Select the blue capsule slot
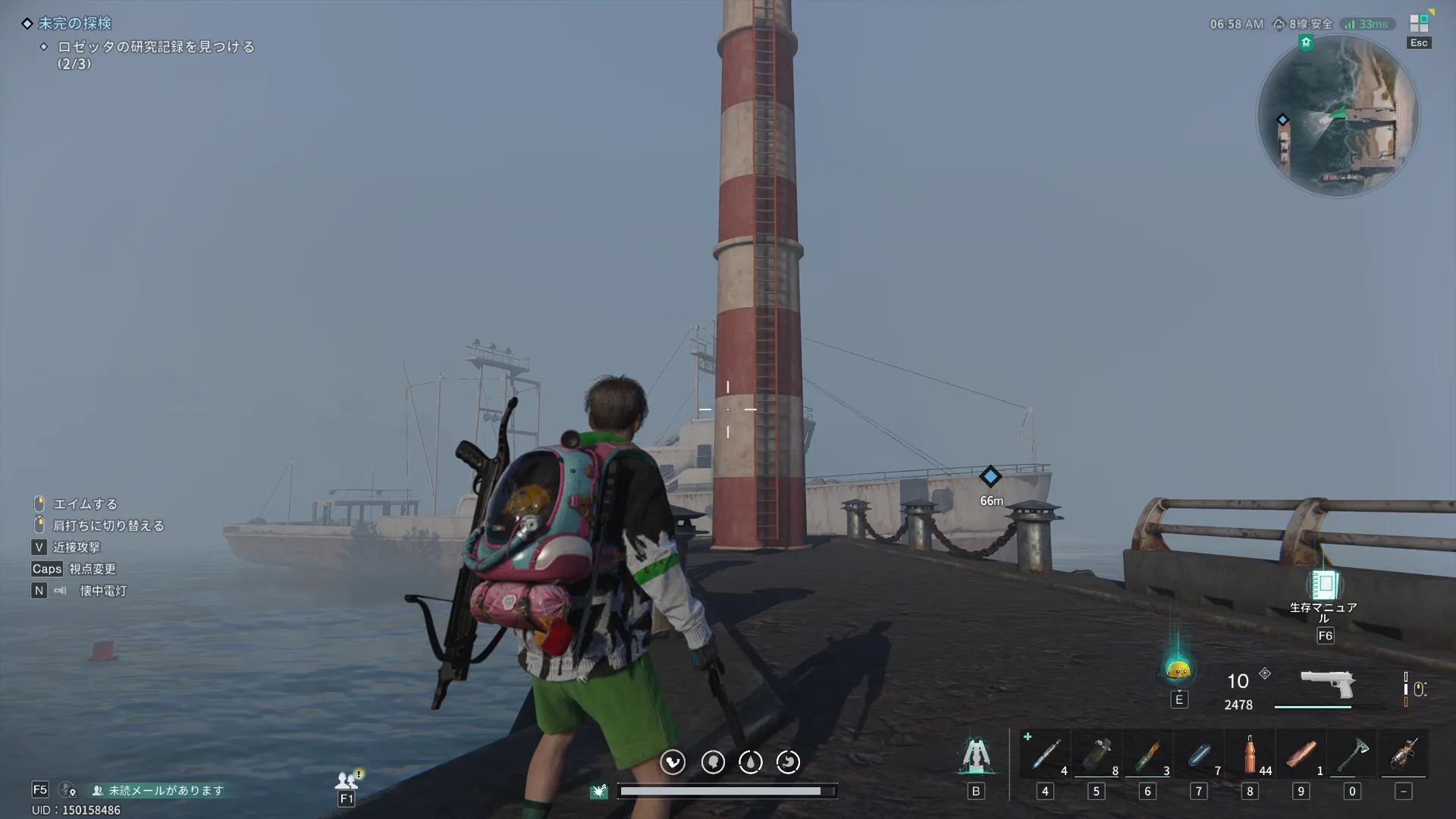1456x819 pixels. point(1199,754)
